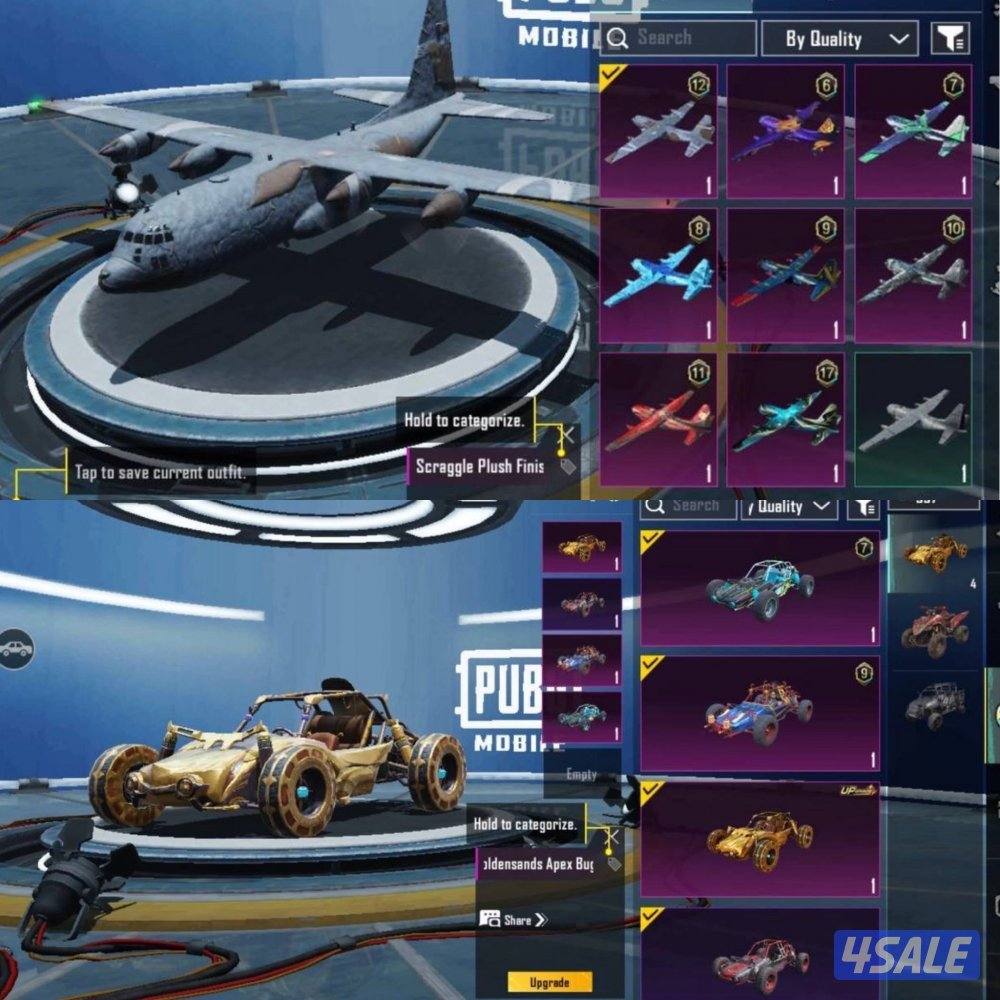Select the light blue camo plane finish
1000x1000 pixels.
[658, 275]
